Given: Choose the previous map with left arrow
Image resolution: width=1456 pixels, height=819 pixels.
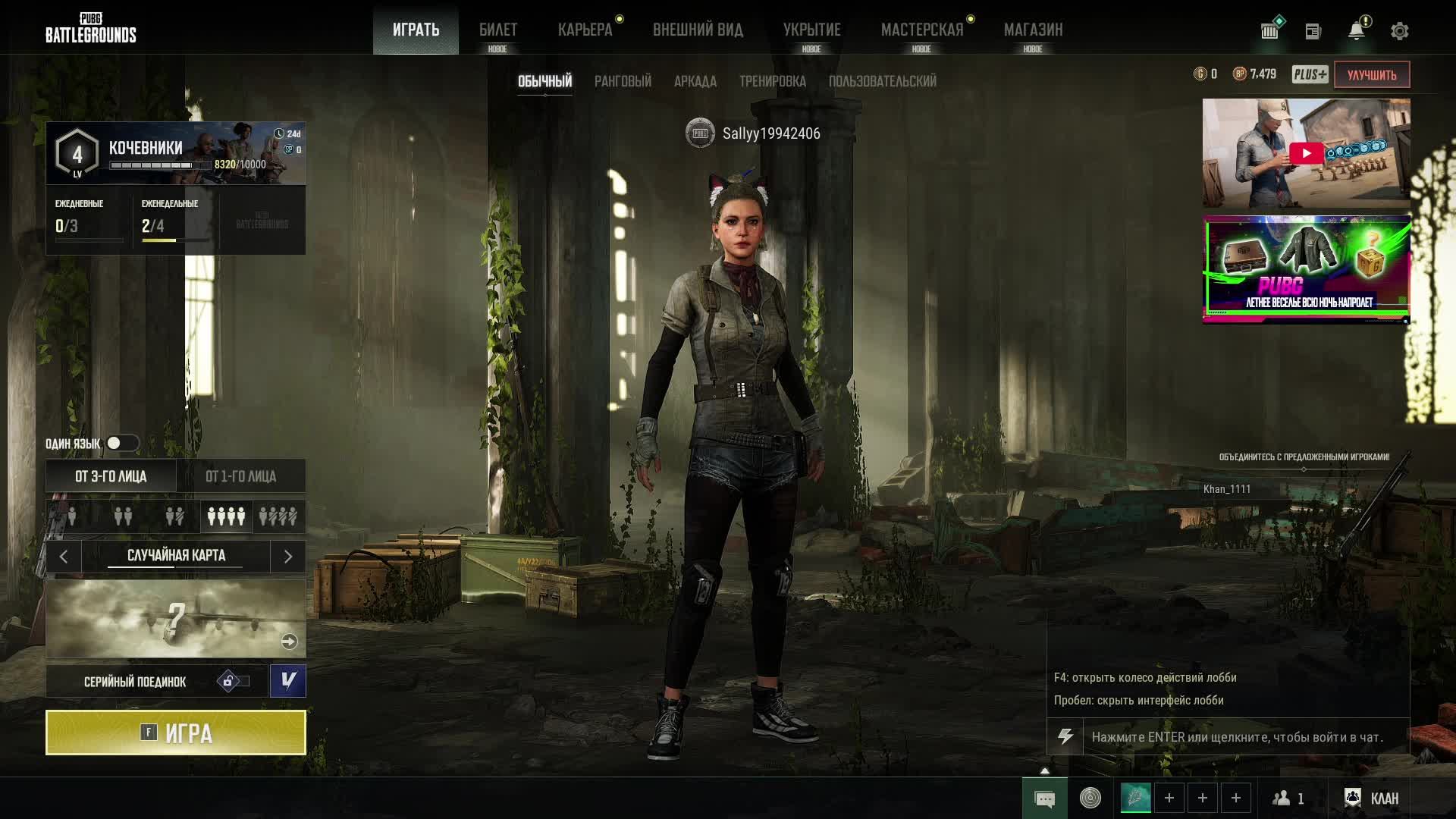Looking at the screenshot, I should [x=64, y=557].
